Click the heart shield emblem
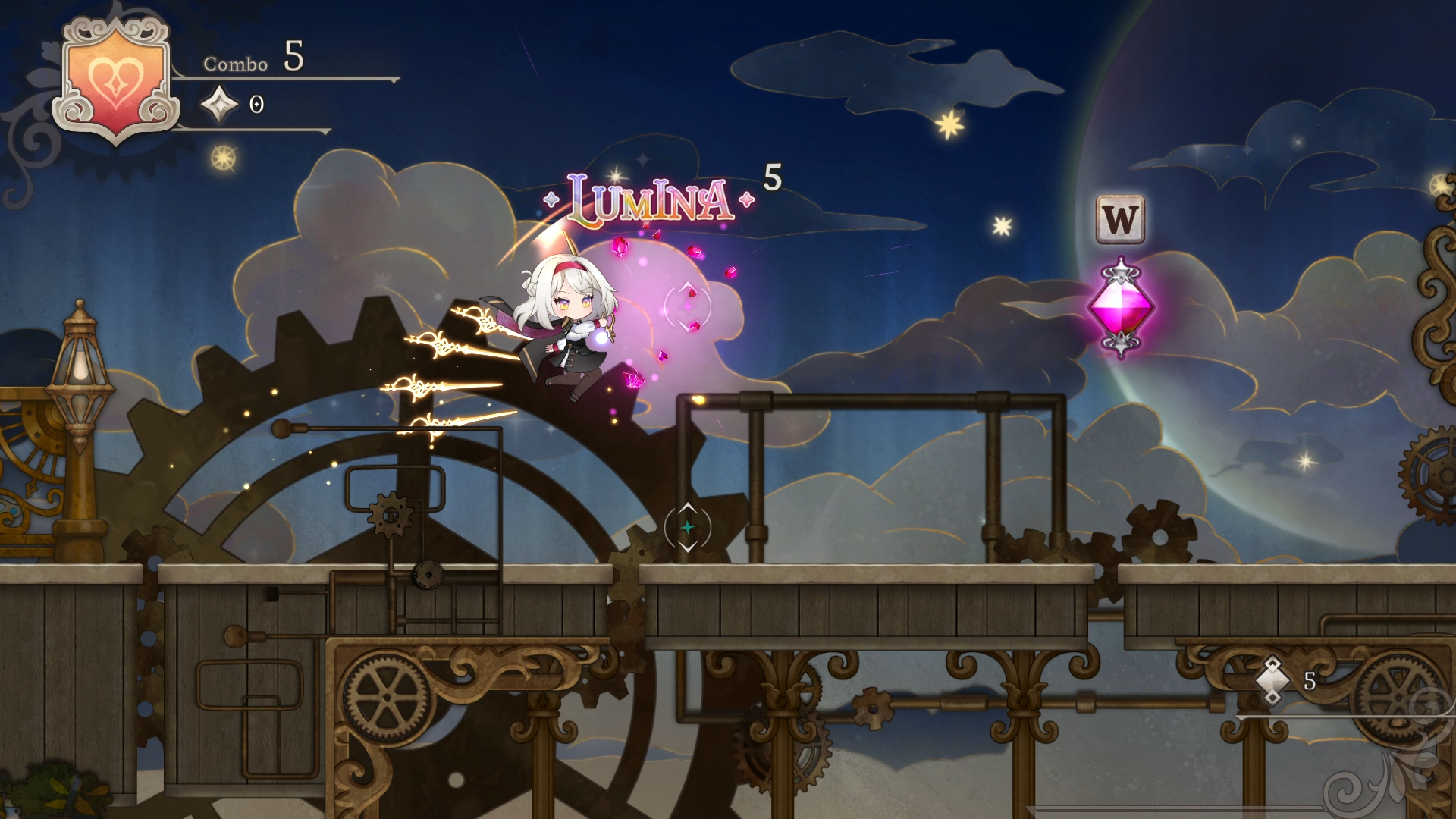This screenshot has width=1456, height=819. coord(115,80)
